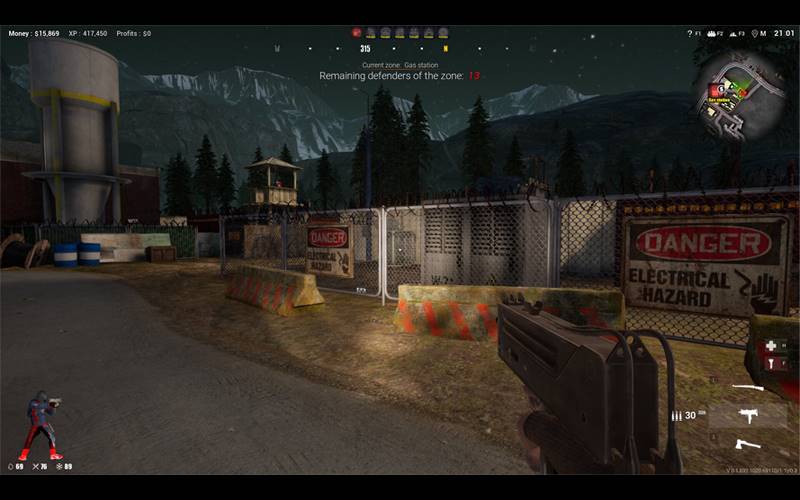800x500 pixels.
Task: Select the submachine gun weapon slot
Action: click(x=747, y=415)
